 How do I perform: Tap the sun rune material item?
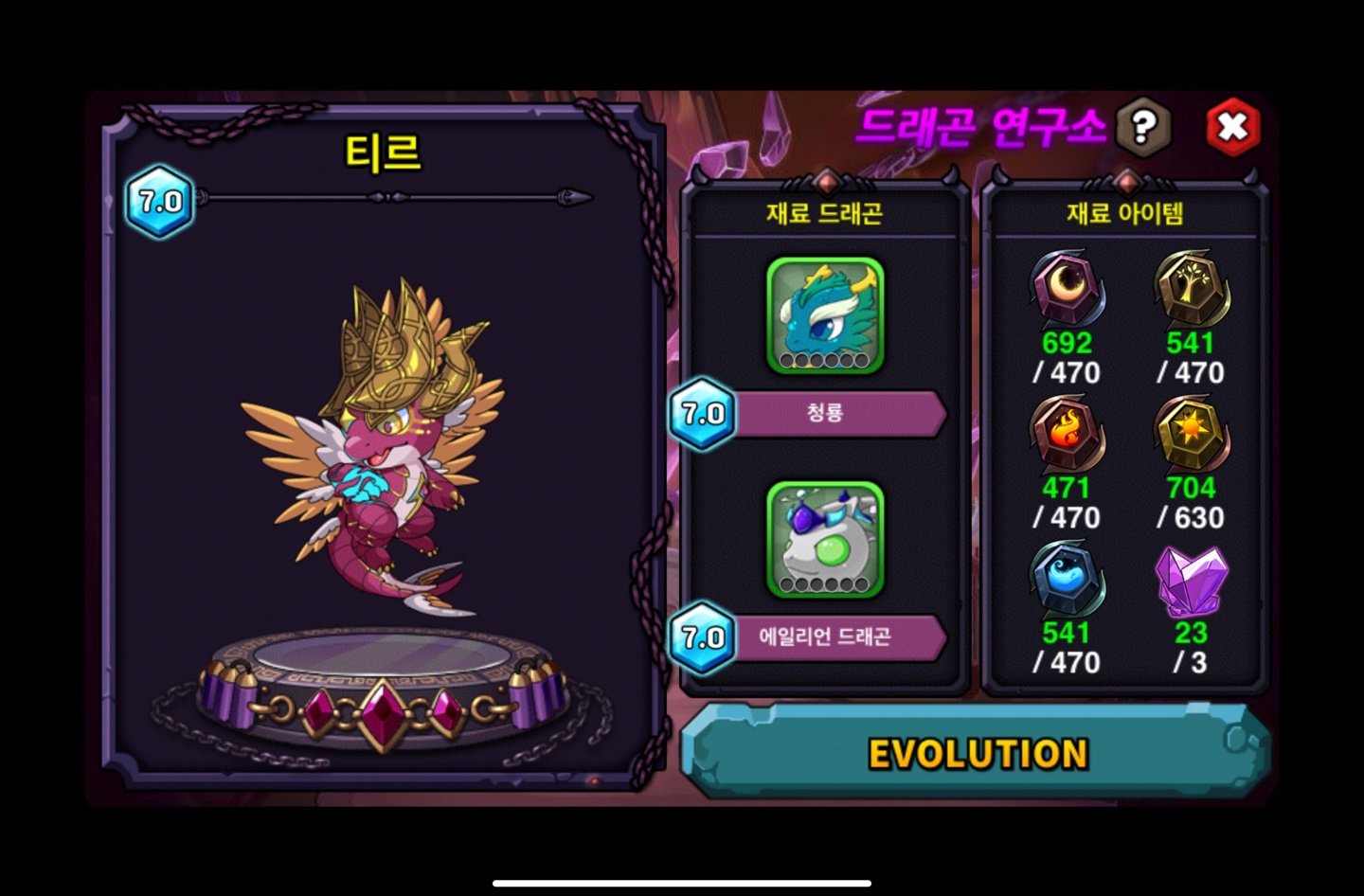(1191, 436)
